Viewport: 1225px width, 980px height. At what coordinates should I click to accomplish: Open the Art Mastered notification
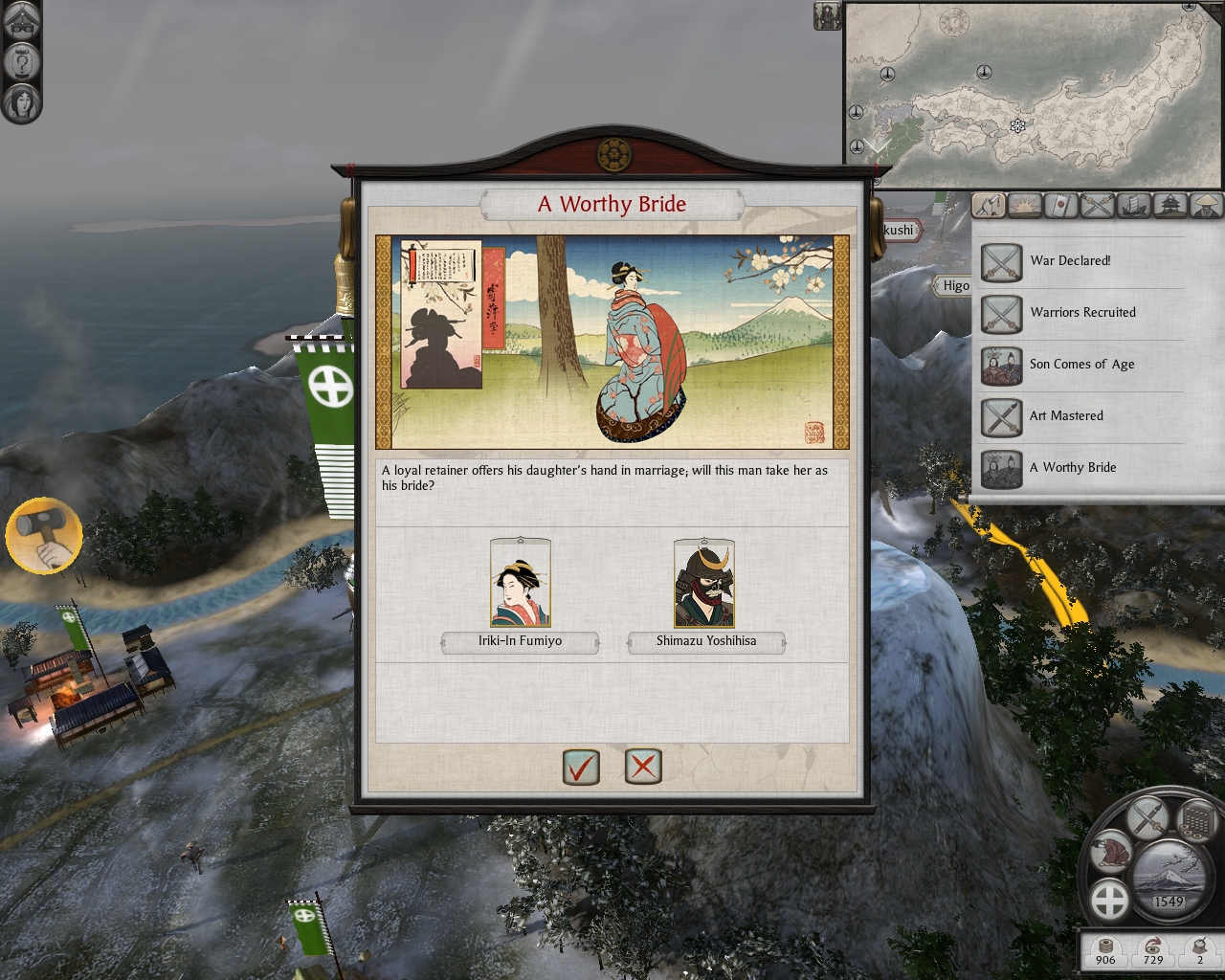click(1002, 416)
